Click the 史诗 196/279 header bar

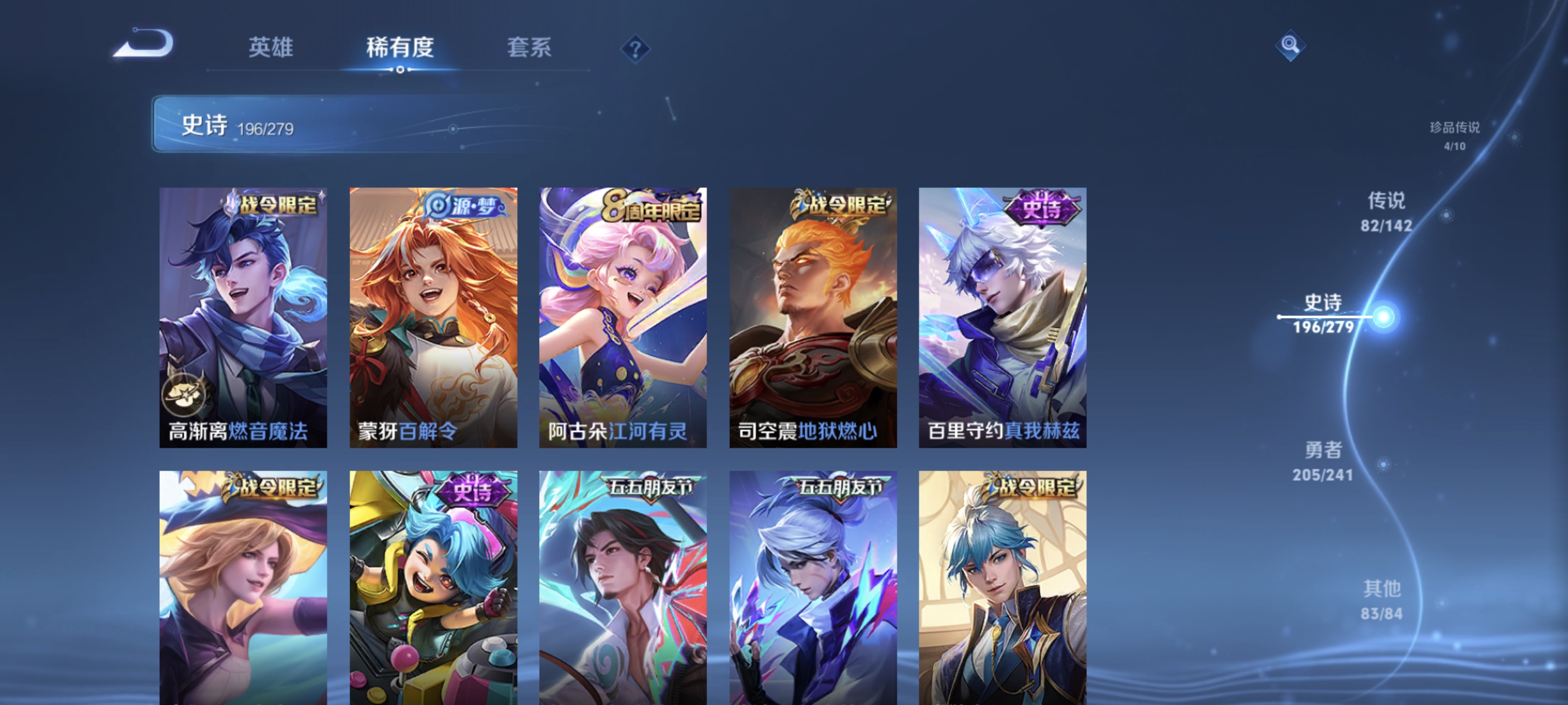click(237, 126)
